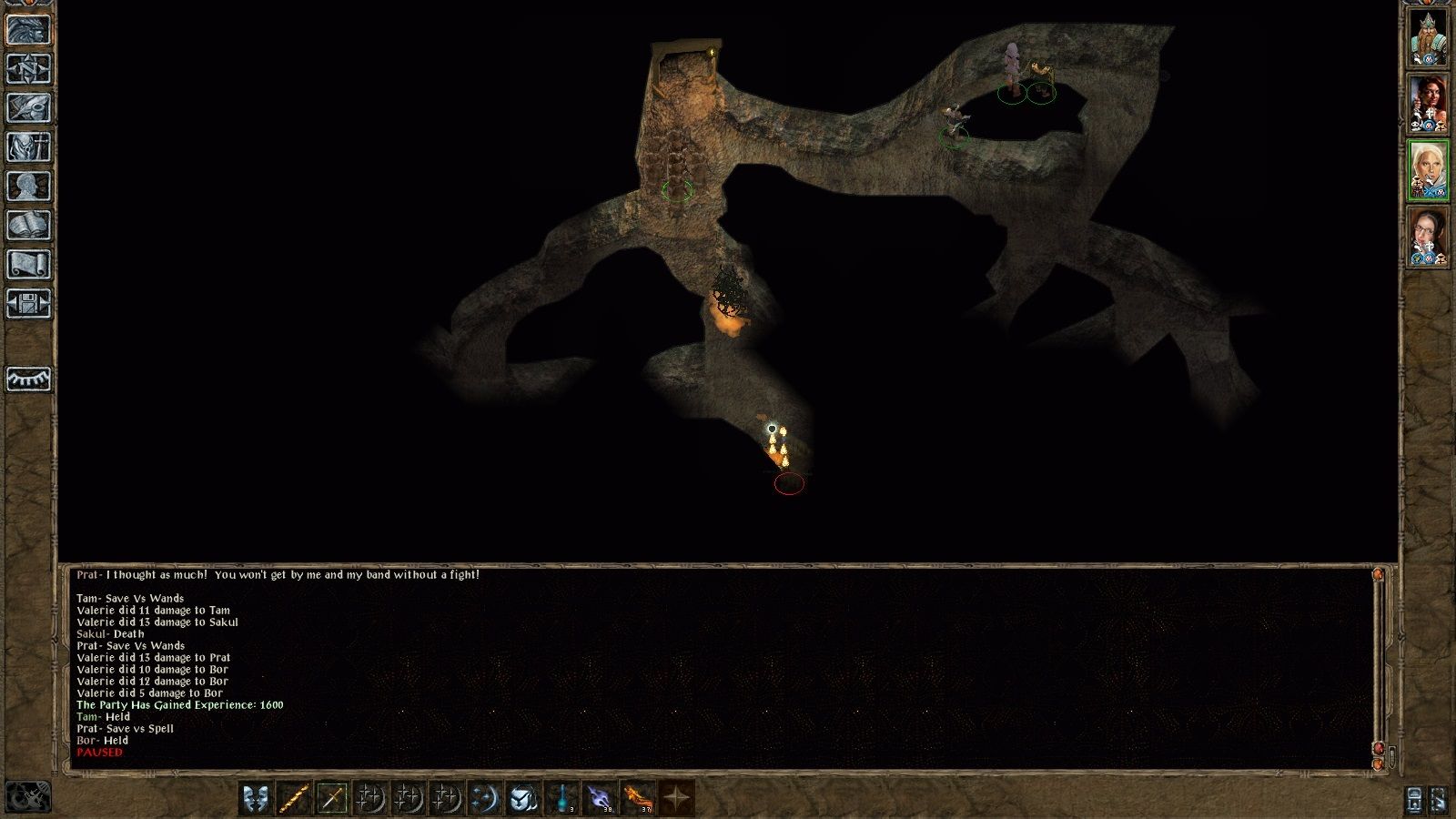Click the dialogue masks action button
The image size is (1456, 819).
[256, 798]
